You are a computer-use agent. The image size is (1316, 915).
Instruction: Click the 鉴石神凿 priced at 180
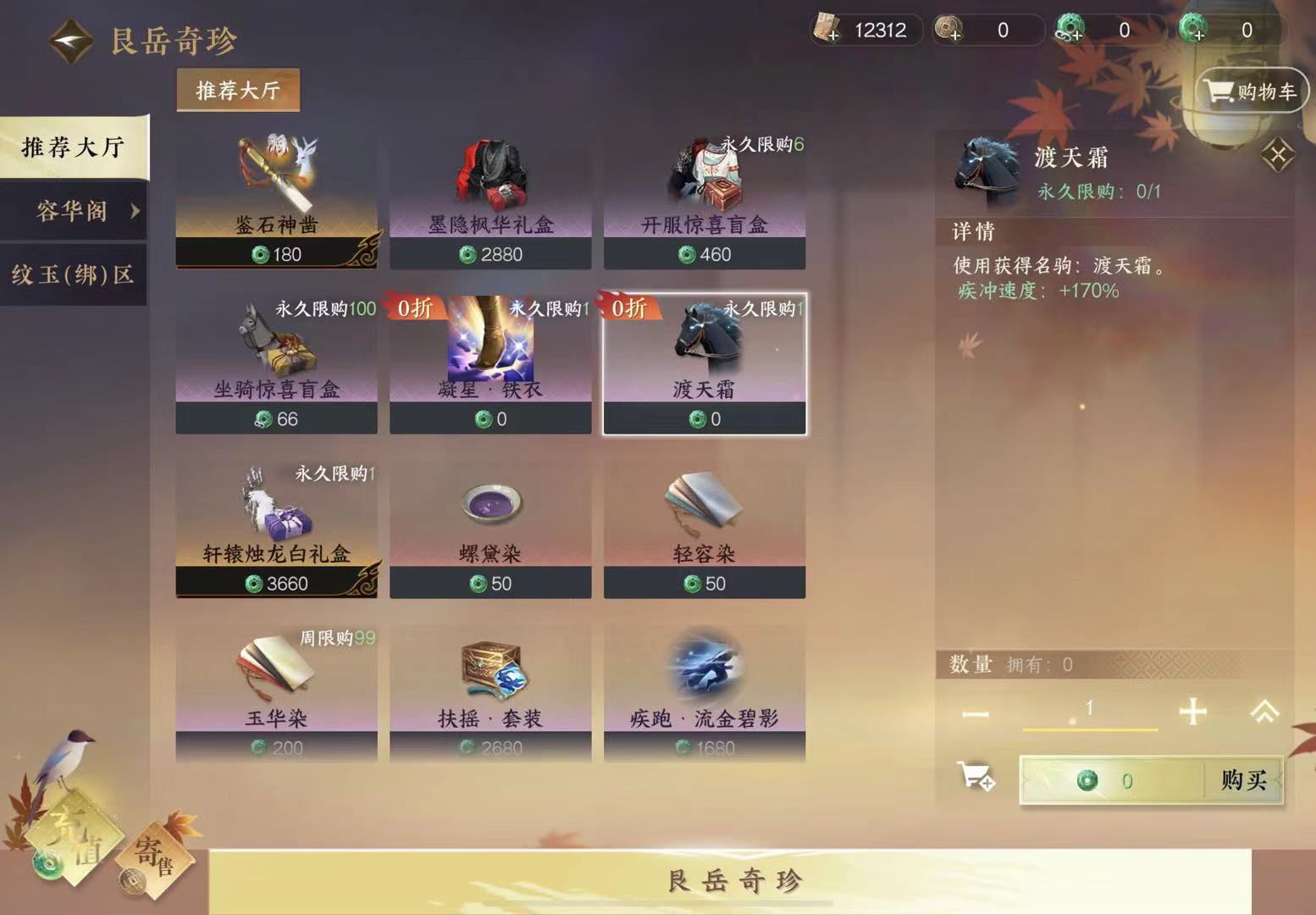coord(275,199)
